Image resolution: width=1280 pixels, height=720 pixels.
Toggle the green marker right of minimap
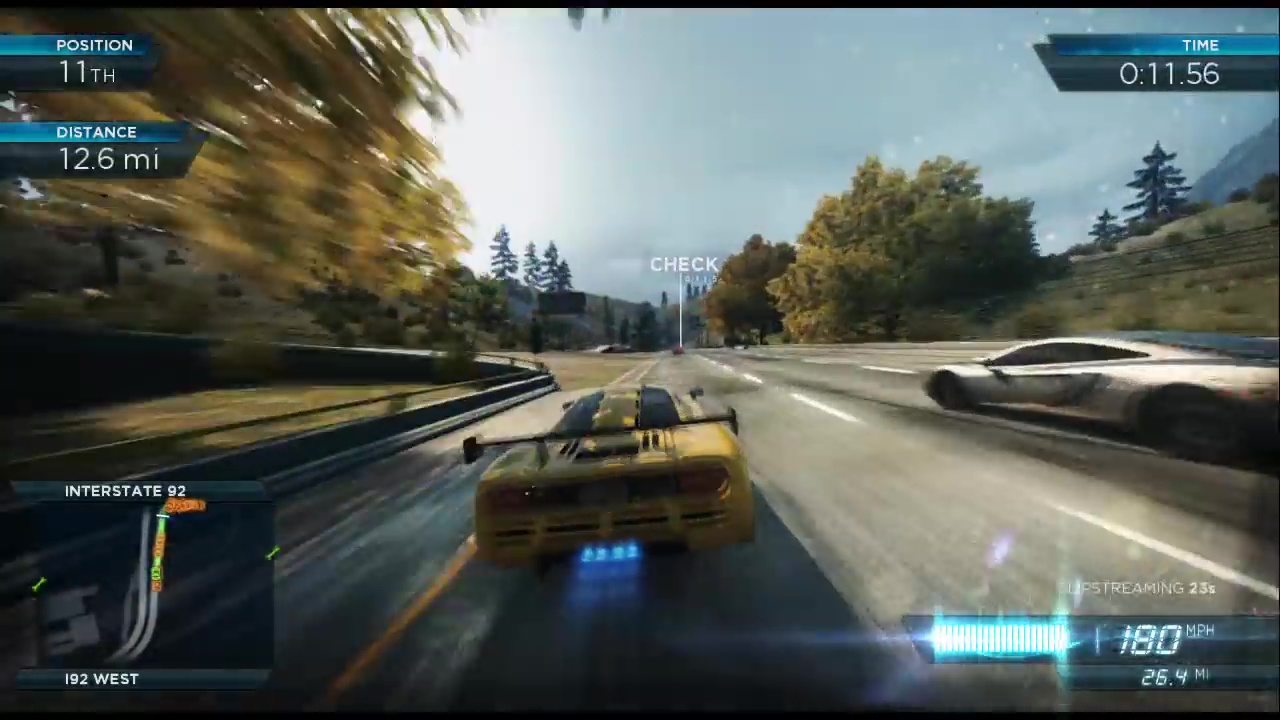(272, 553)
